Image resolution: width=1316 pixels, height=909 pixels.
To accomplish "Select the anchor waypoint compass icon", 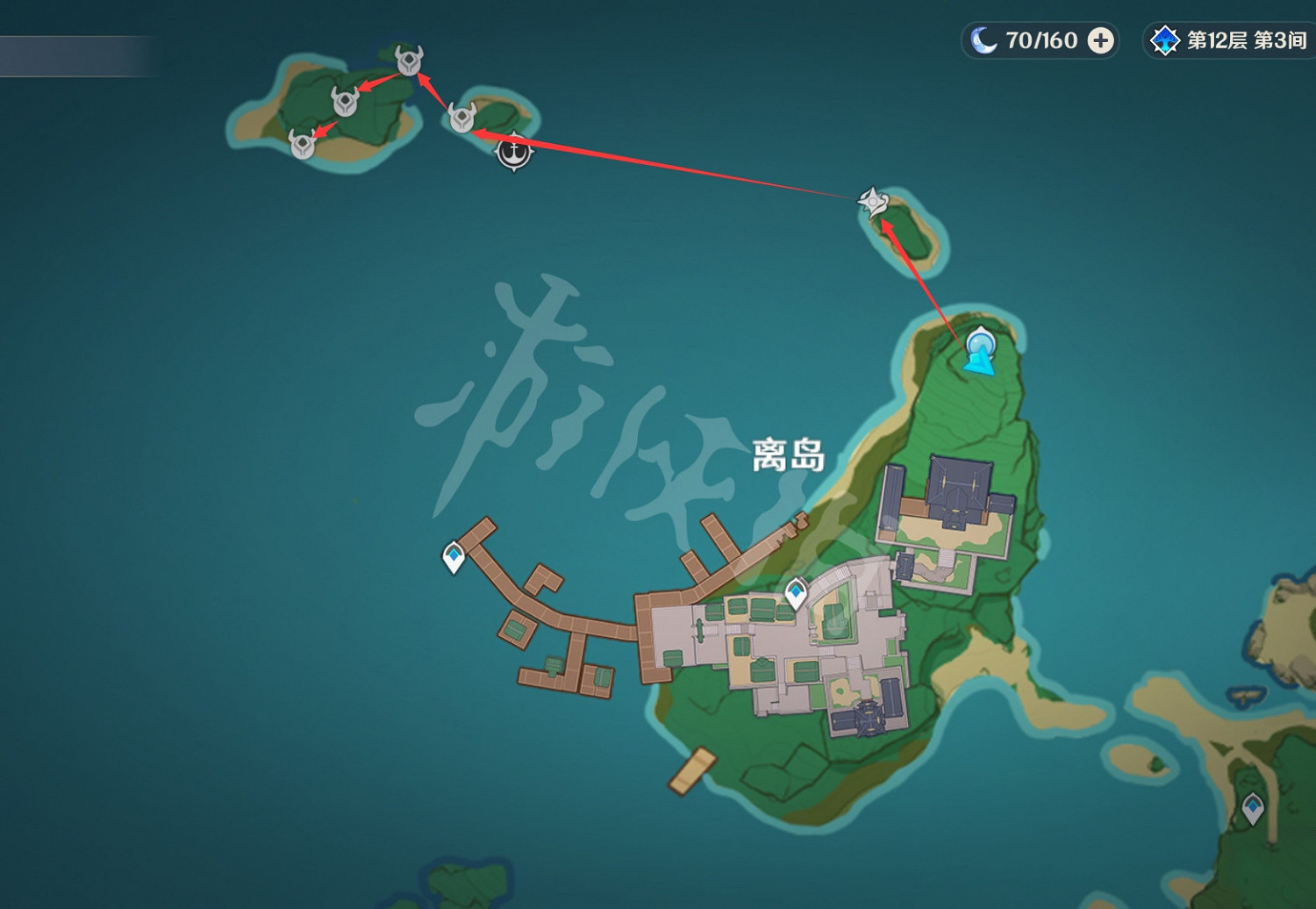I will point(513,152).
